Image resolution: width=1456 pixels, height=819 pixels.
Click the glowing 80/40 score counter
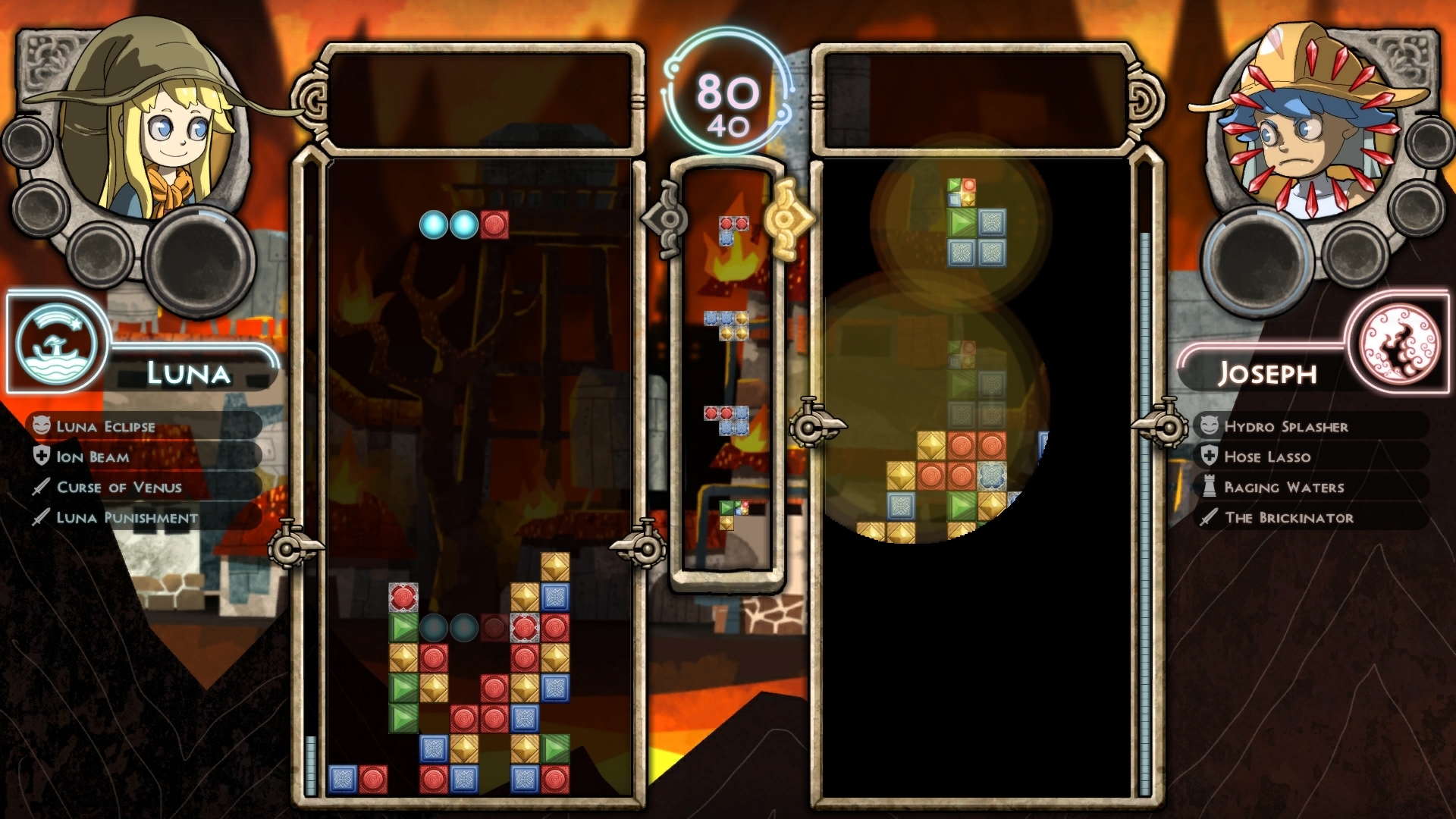(x=723, y=93)
